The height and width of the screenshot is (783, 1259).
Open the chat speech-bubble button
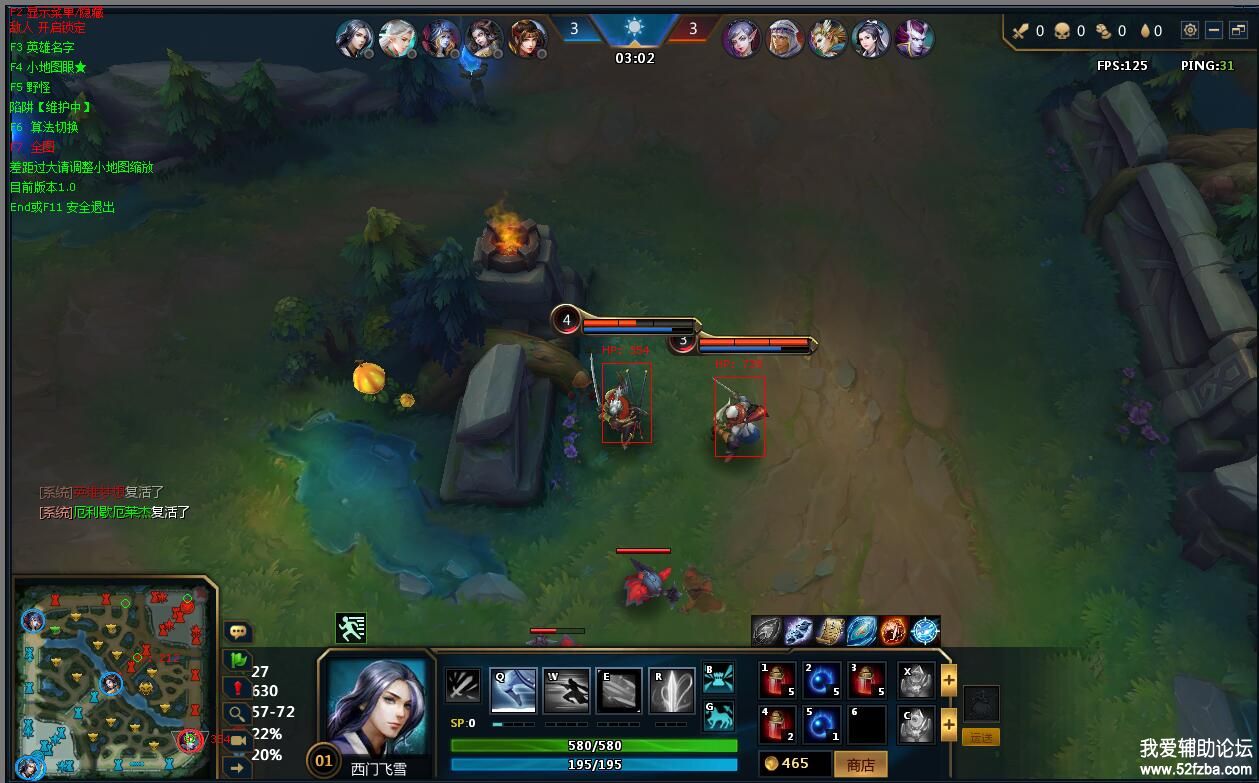238,632
